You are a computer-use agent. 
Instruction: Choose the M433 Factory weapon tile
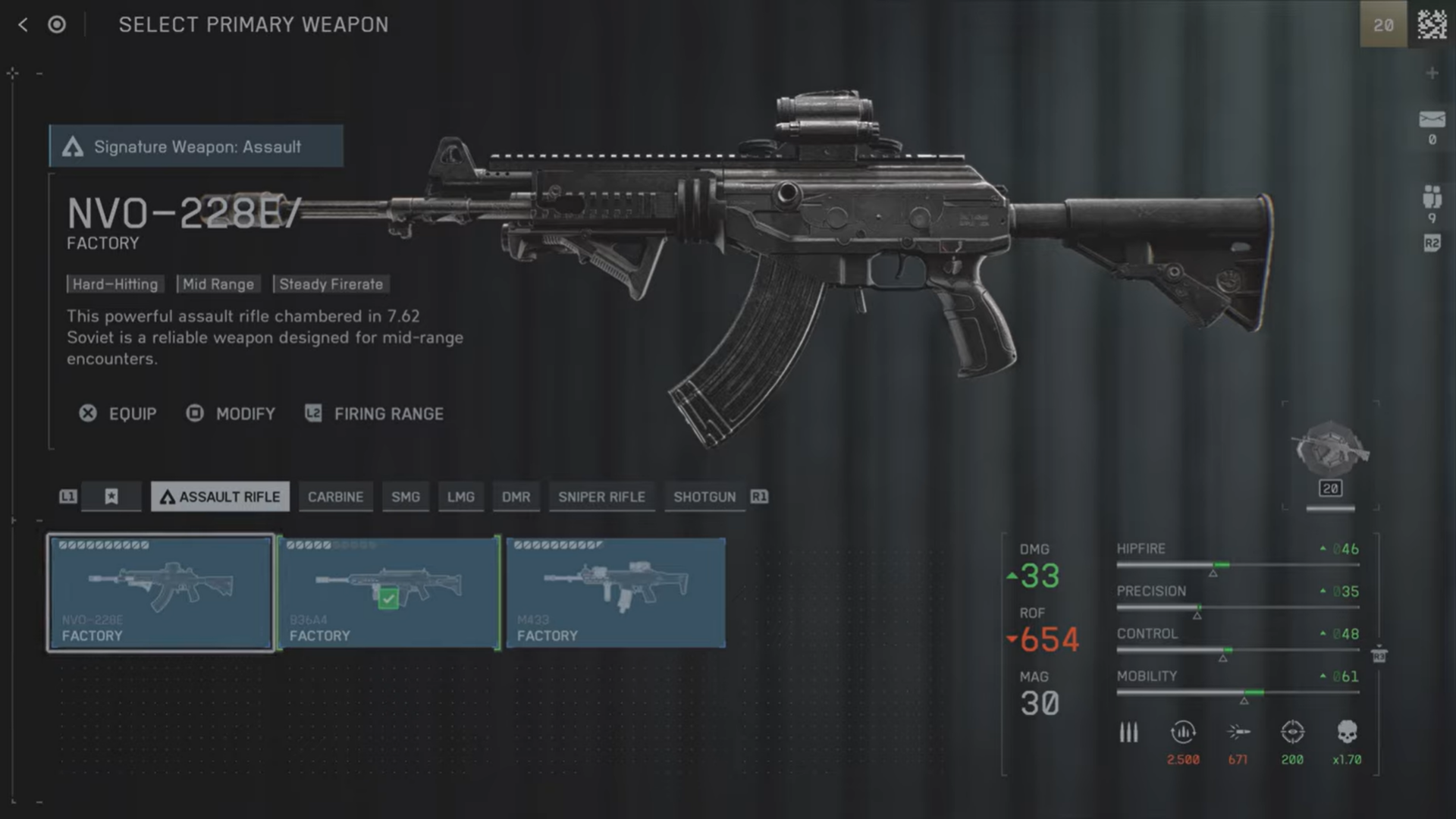pos(616,593)
